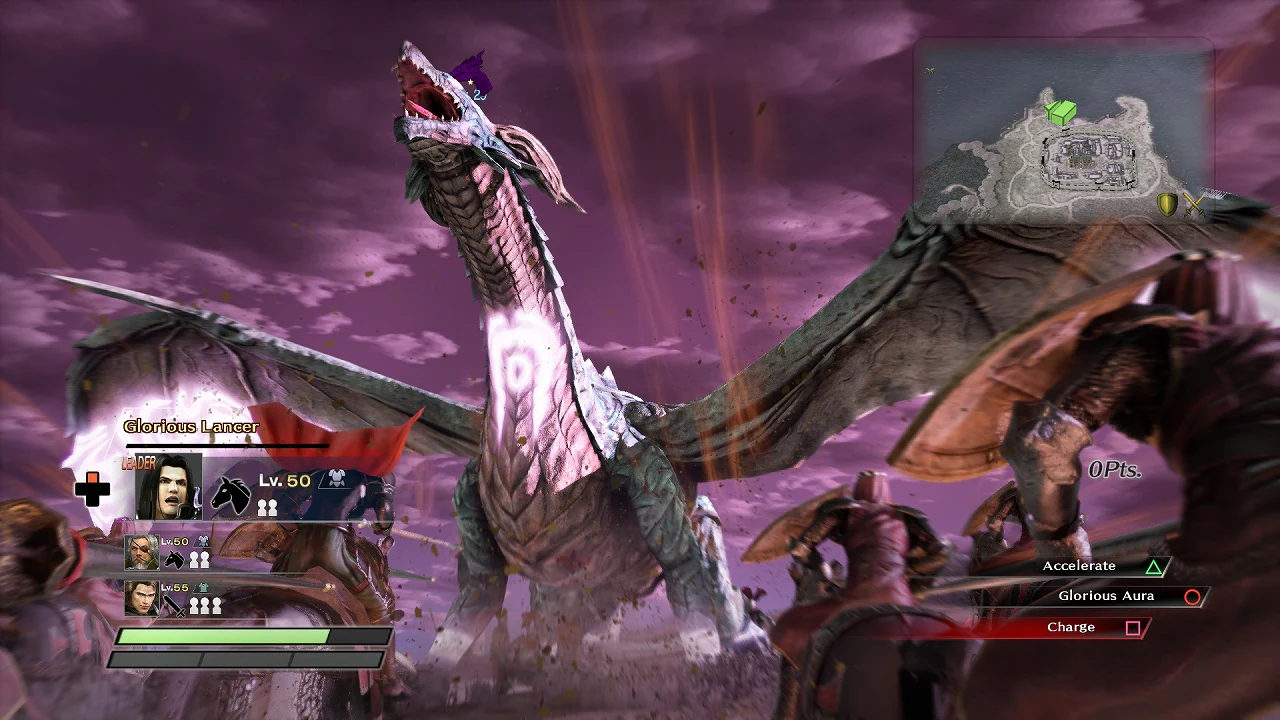Click the crossed swords icon on the minimap
The image size is (1280, 720).
click(x=1193, y=205)
